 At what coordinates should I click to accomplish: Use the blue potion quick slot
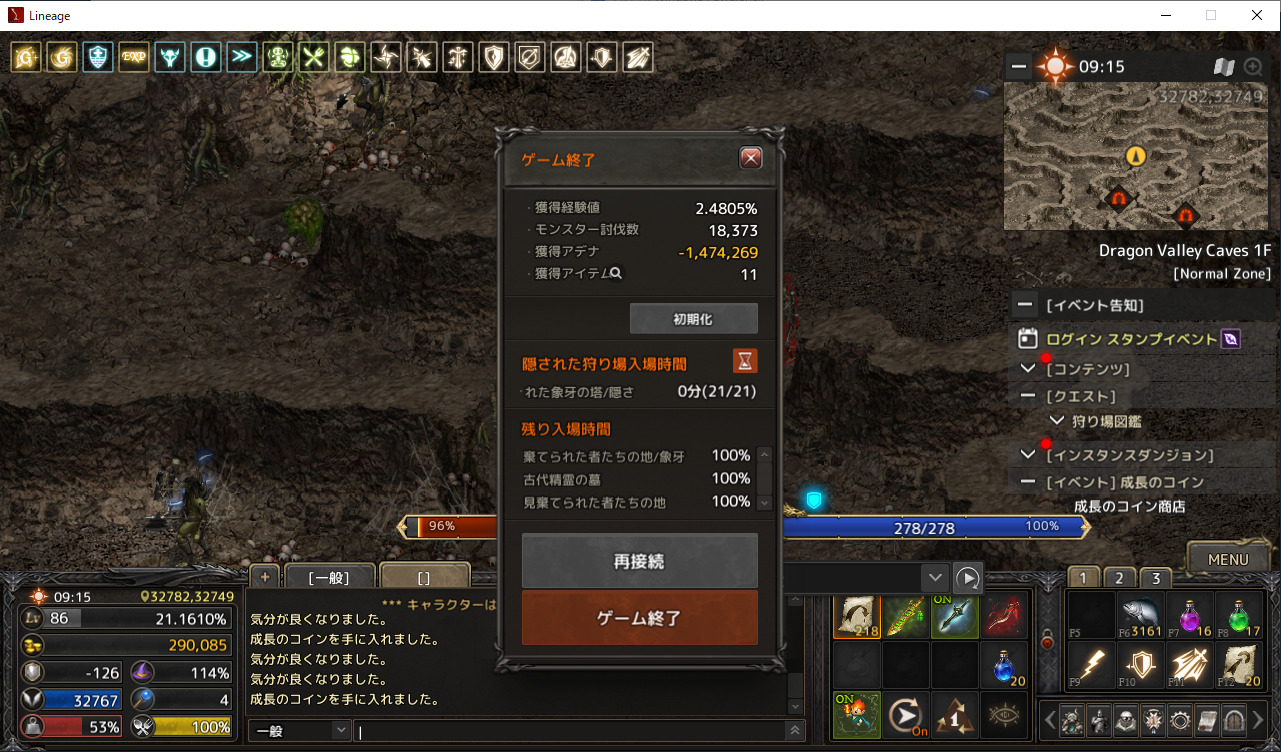pos(1004,665)
